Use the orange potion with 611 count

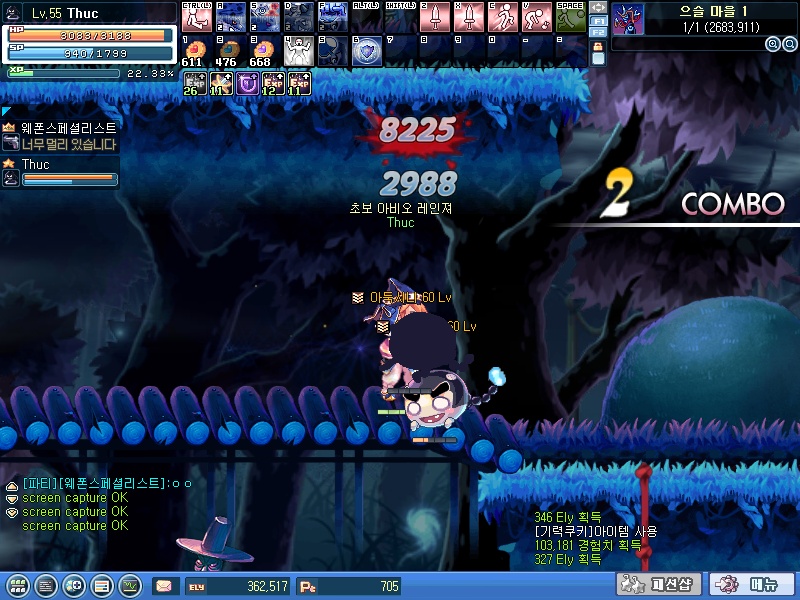[196, 50]
